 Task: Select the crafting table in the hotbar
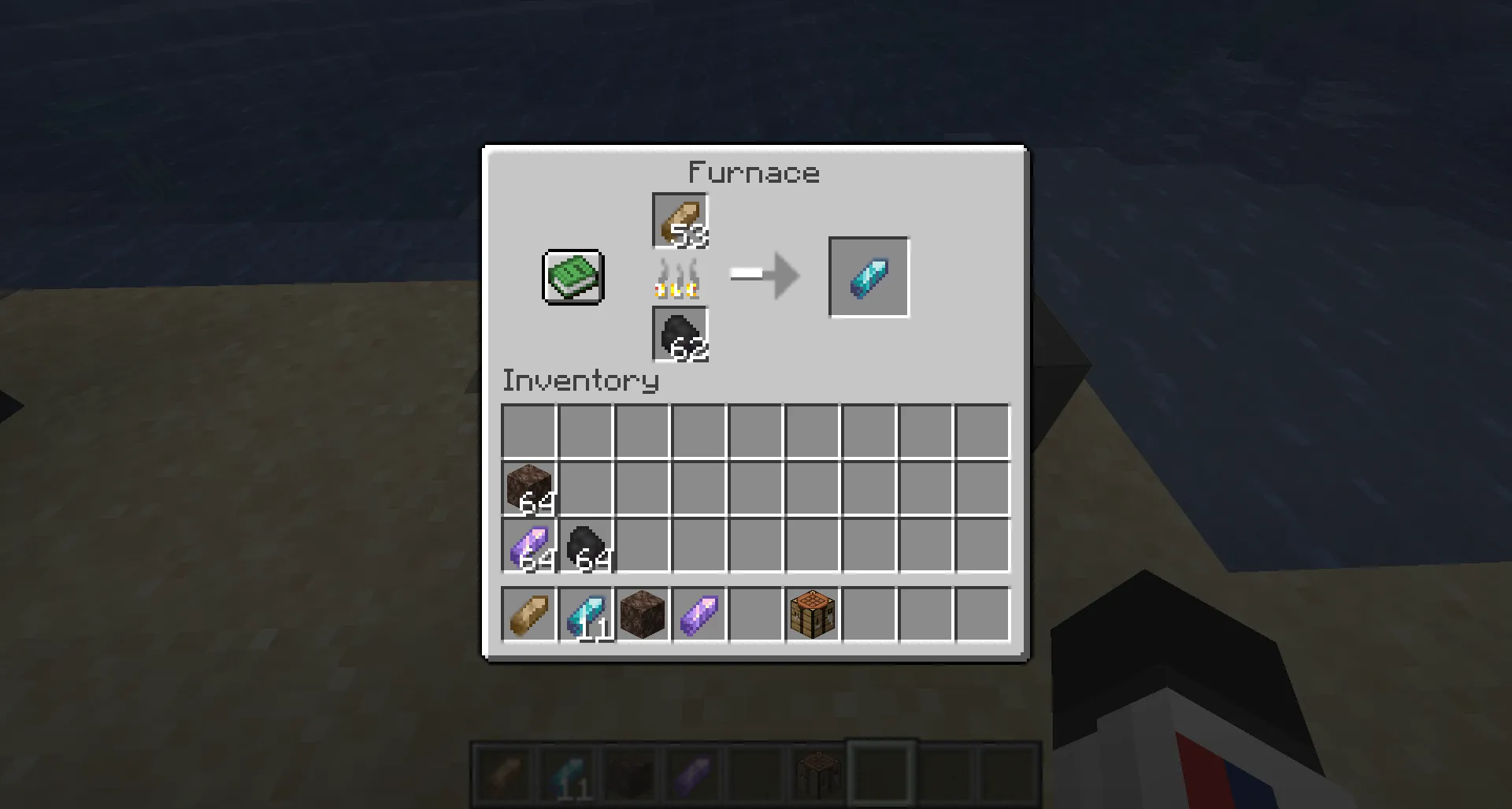point(812,615)
